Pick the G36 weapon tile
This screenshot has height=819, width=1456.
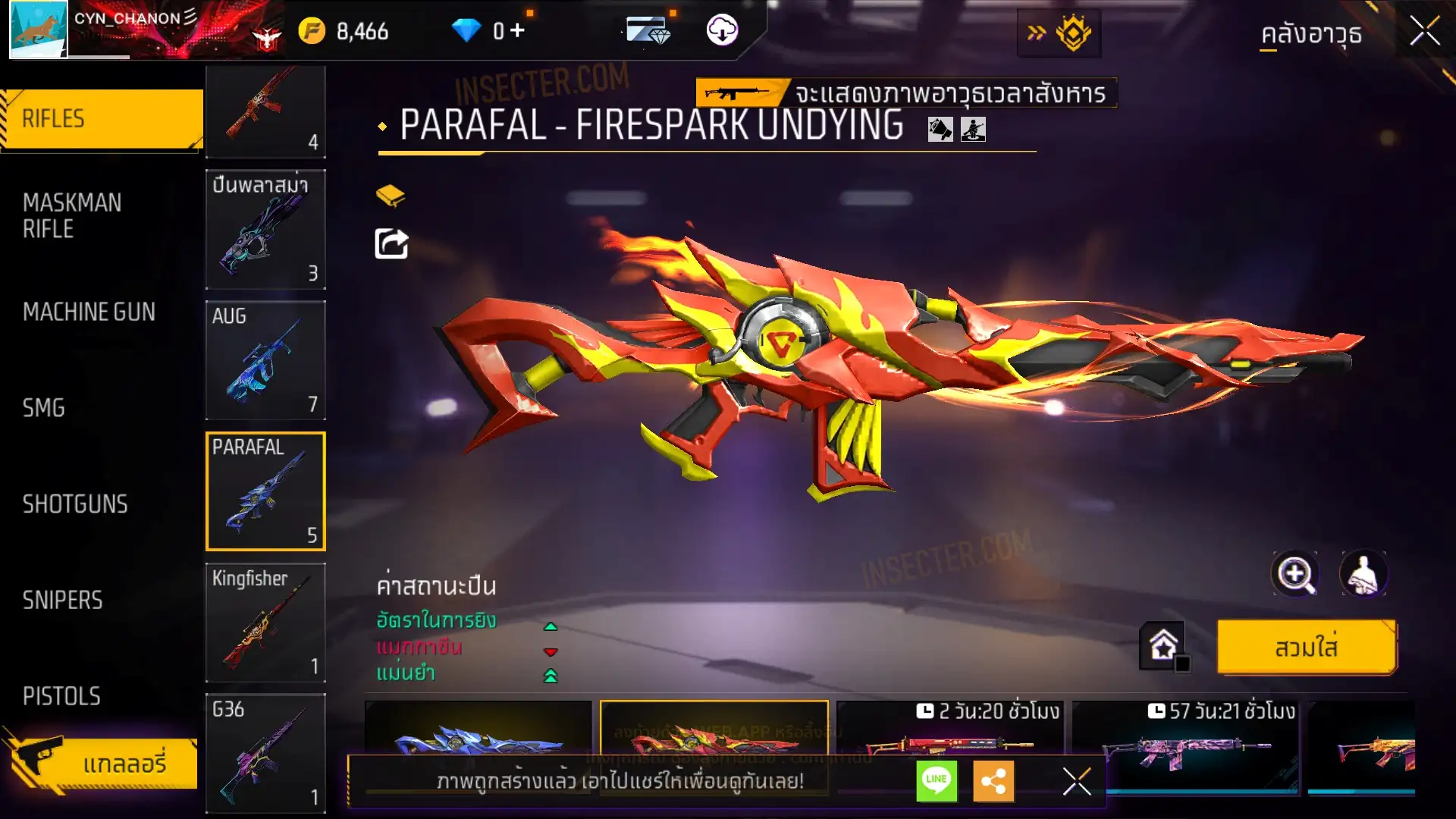click(x=265, y=753)
